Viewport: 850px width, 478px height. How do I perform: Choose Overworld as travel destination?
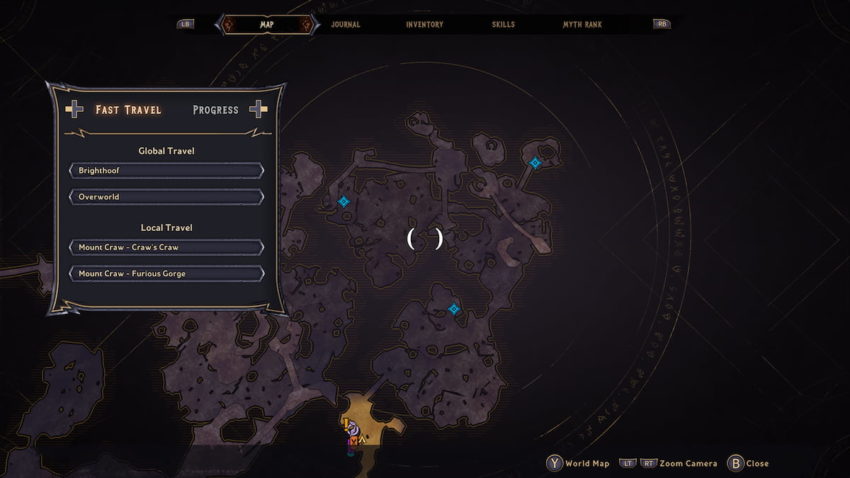click(166, 197)
